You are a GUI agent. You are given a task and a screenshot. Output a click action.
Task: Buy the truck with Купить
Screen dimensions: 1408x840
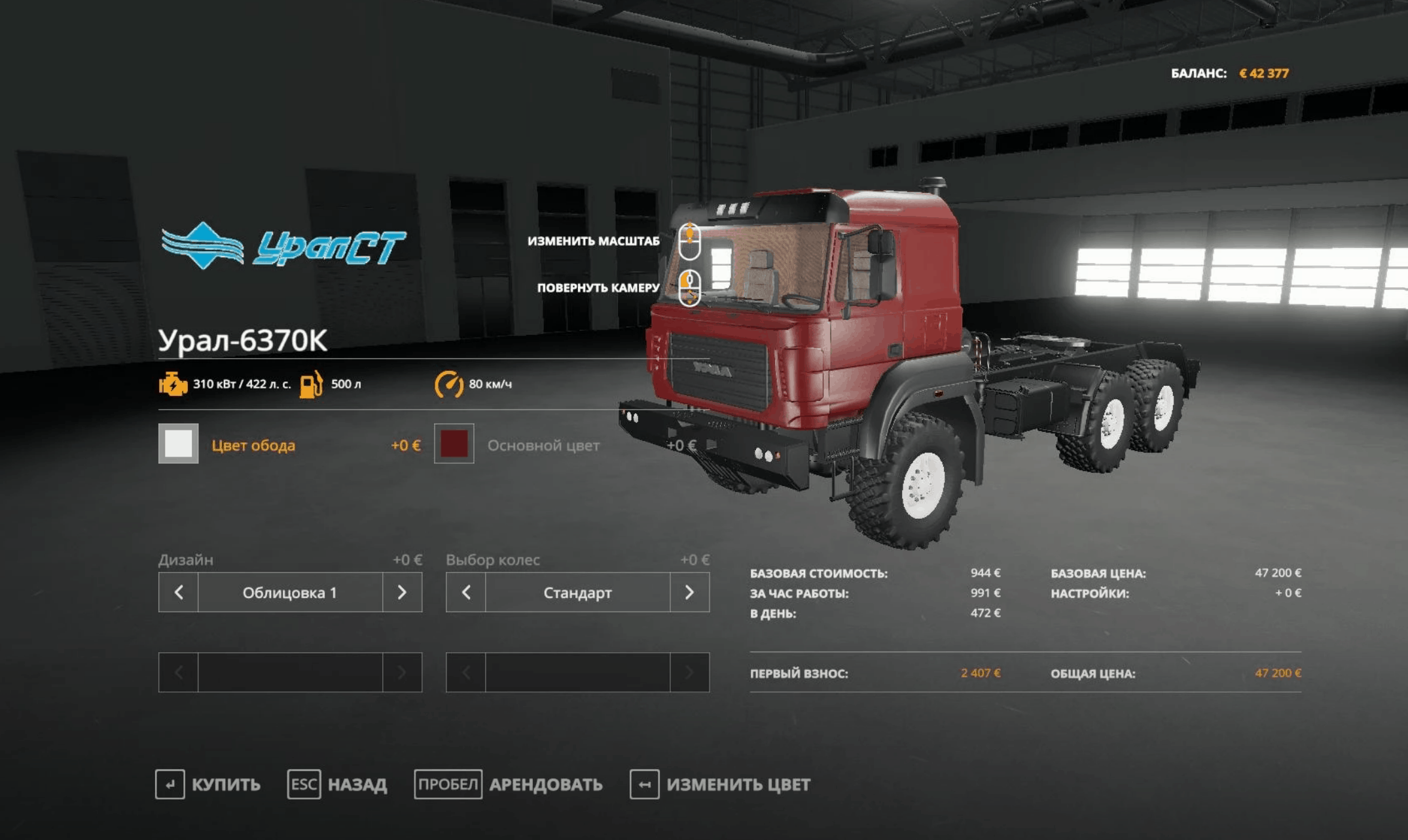[208, 784]
